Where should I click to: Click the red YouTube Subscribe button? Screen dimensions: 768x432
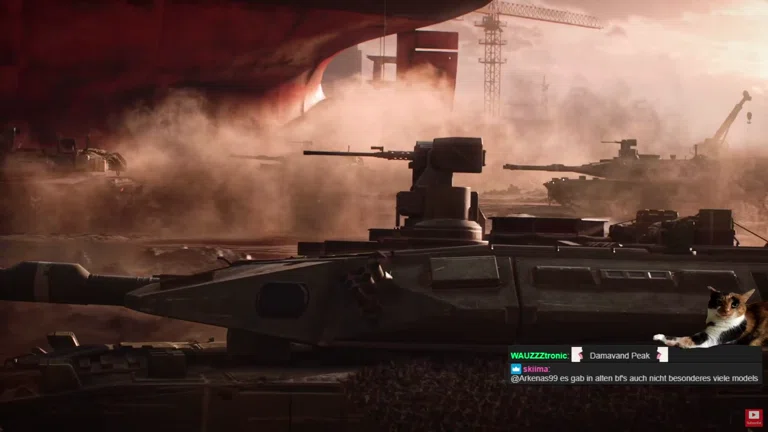click(753, 417)
